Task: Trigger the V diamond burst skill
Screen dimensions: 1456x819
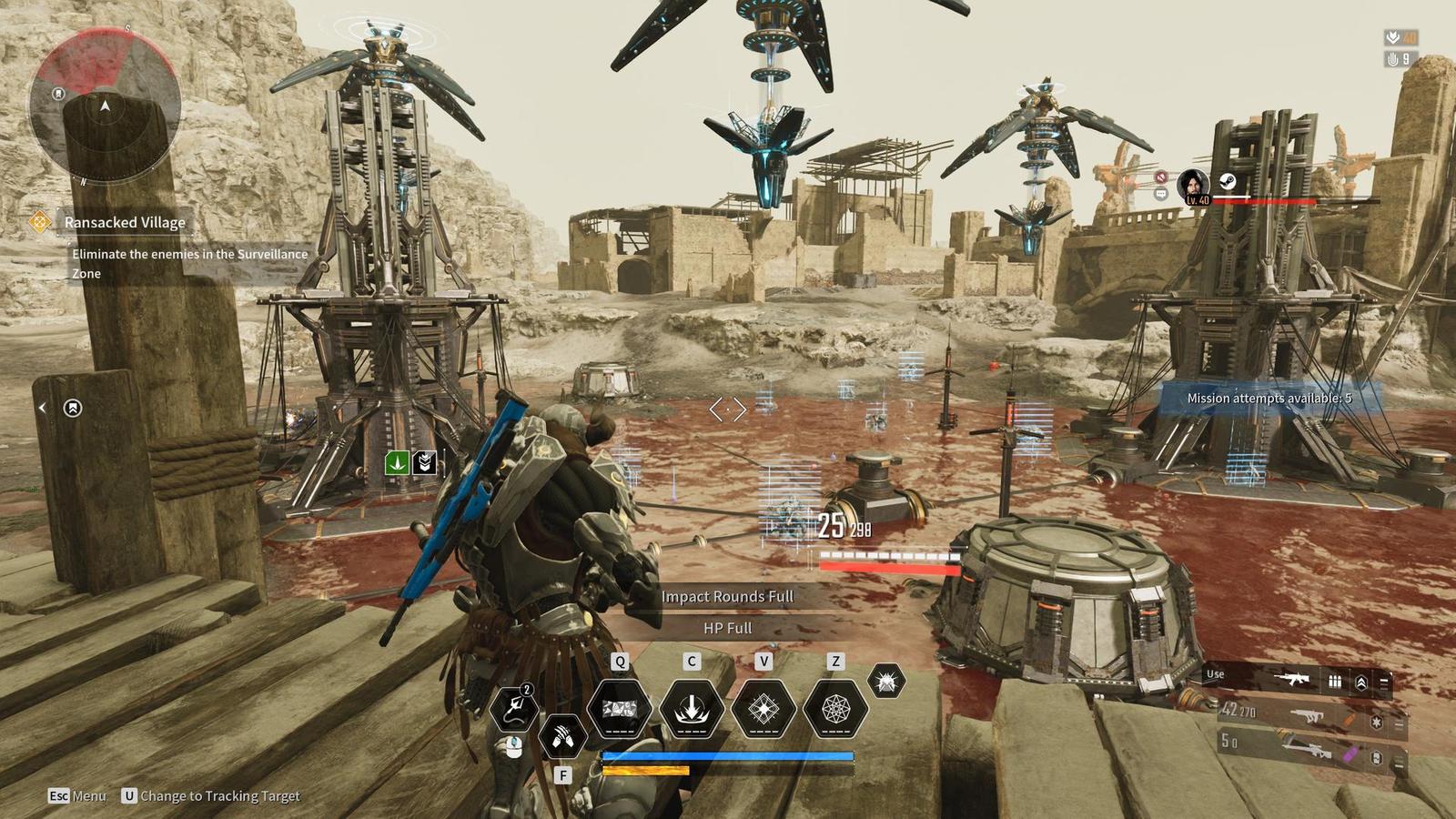Action: tap(763, 708)
